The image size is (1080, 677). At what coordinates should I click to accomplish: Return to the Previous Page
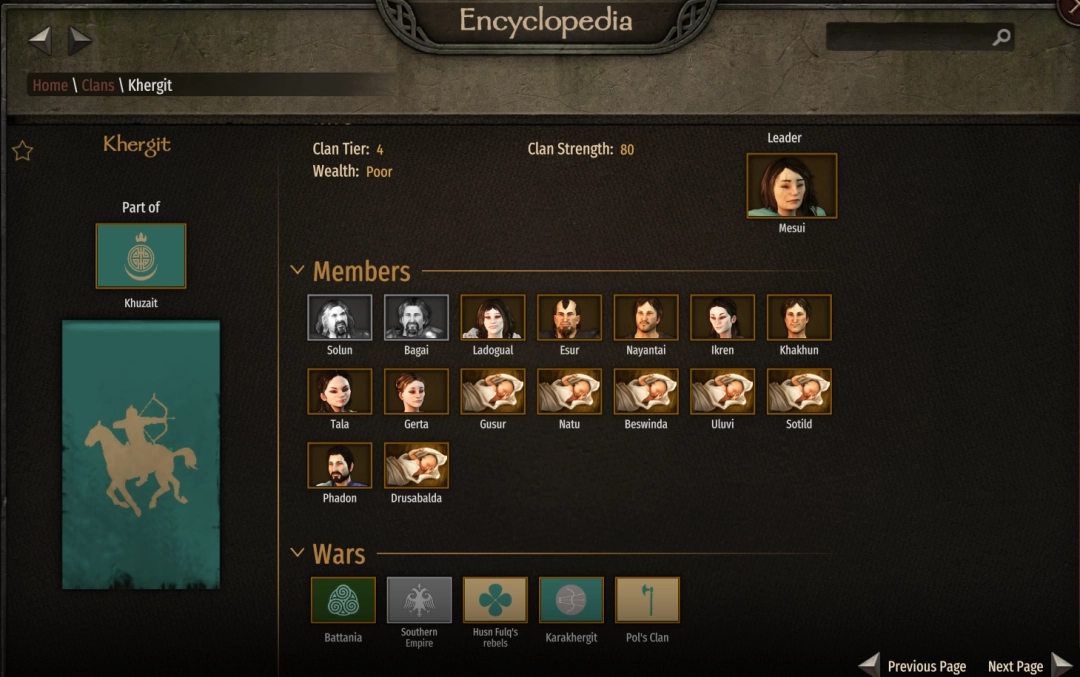[x=914, y=666]
